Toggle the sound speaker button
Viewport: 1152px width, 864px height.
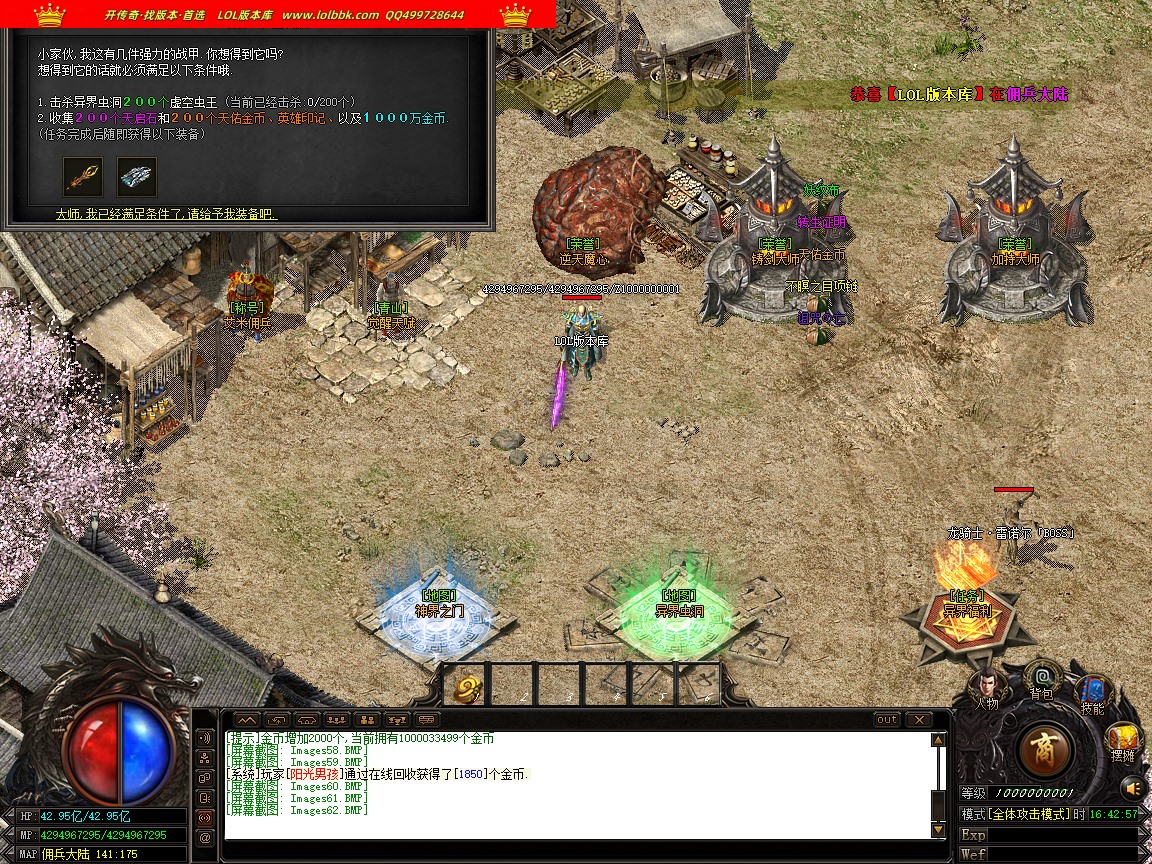click(1131, 787)
